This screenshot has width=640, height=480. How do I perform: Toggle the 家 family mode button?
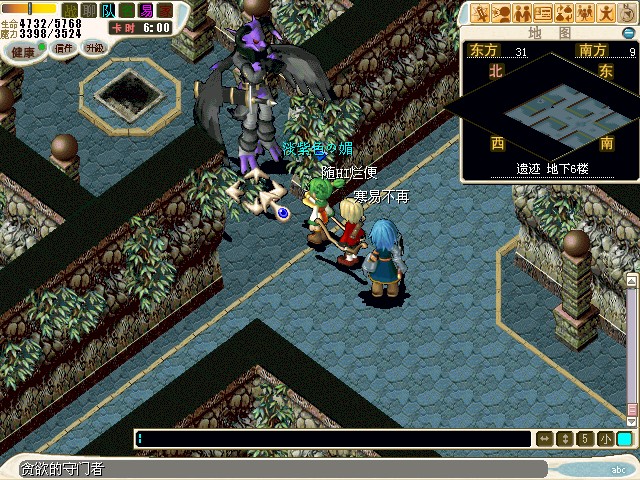click(165, 10)
